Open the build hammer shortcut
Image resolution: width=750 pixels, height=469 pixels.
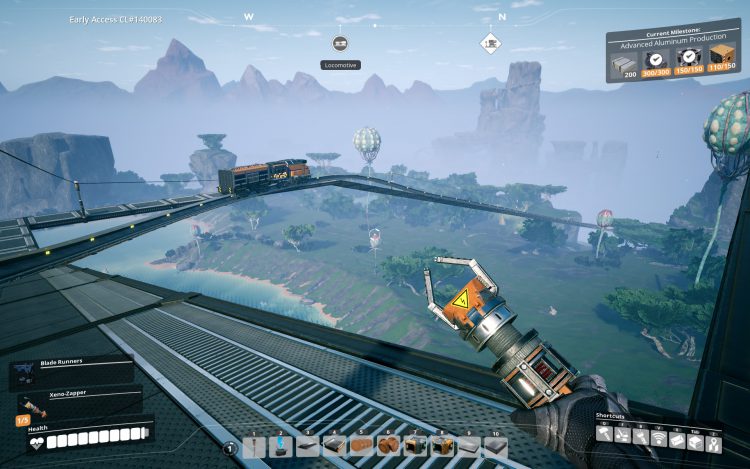tap(606, 436)
